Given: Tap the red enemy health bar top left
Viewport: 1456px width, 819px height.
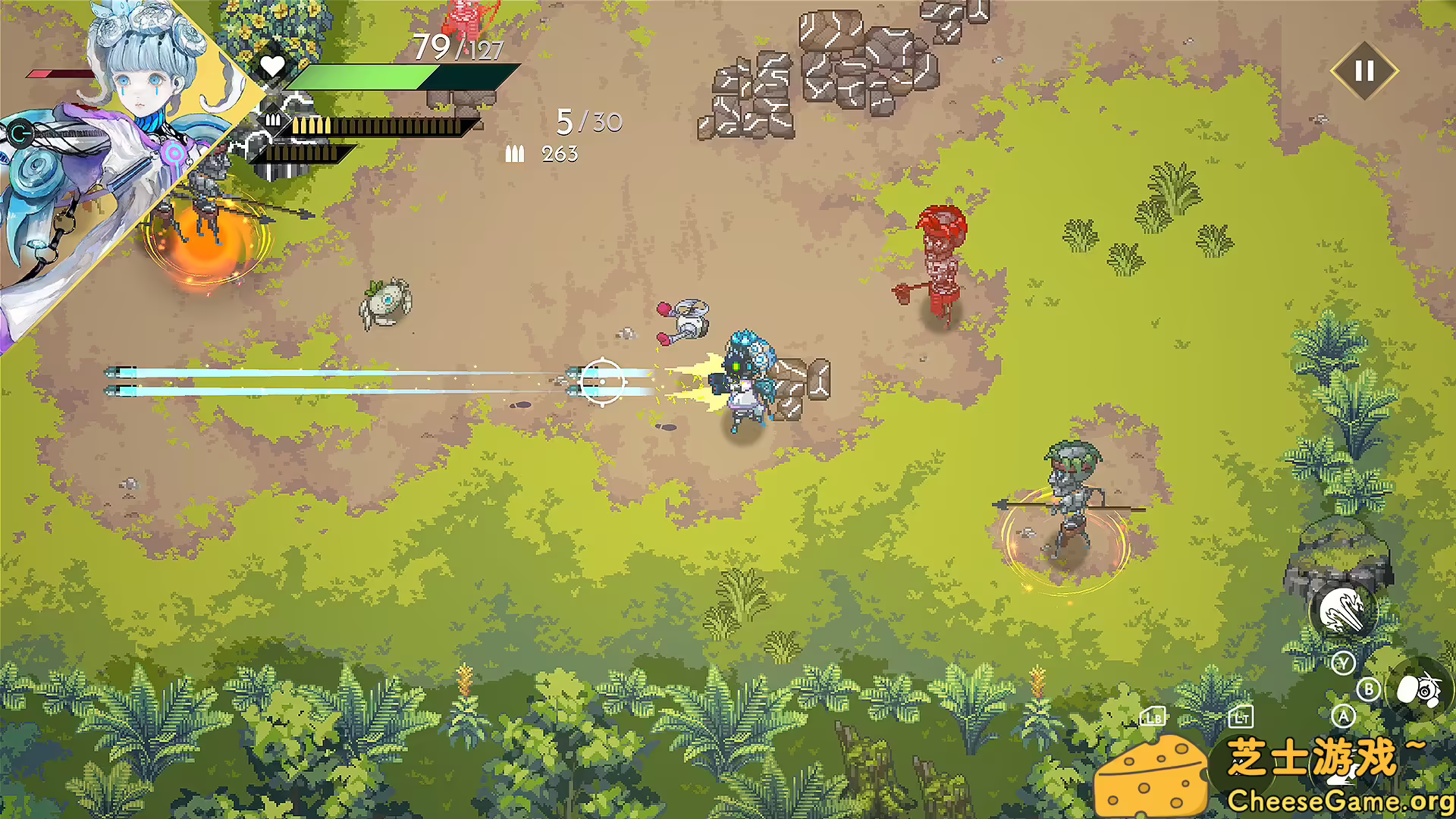Looking at the screenshot, I should coord(59,75).
